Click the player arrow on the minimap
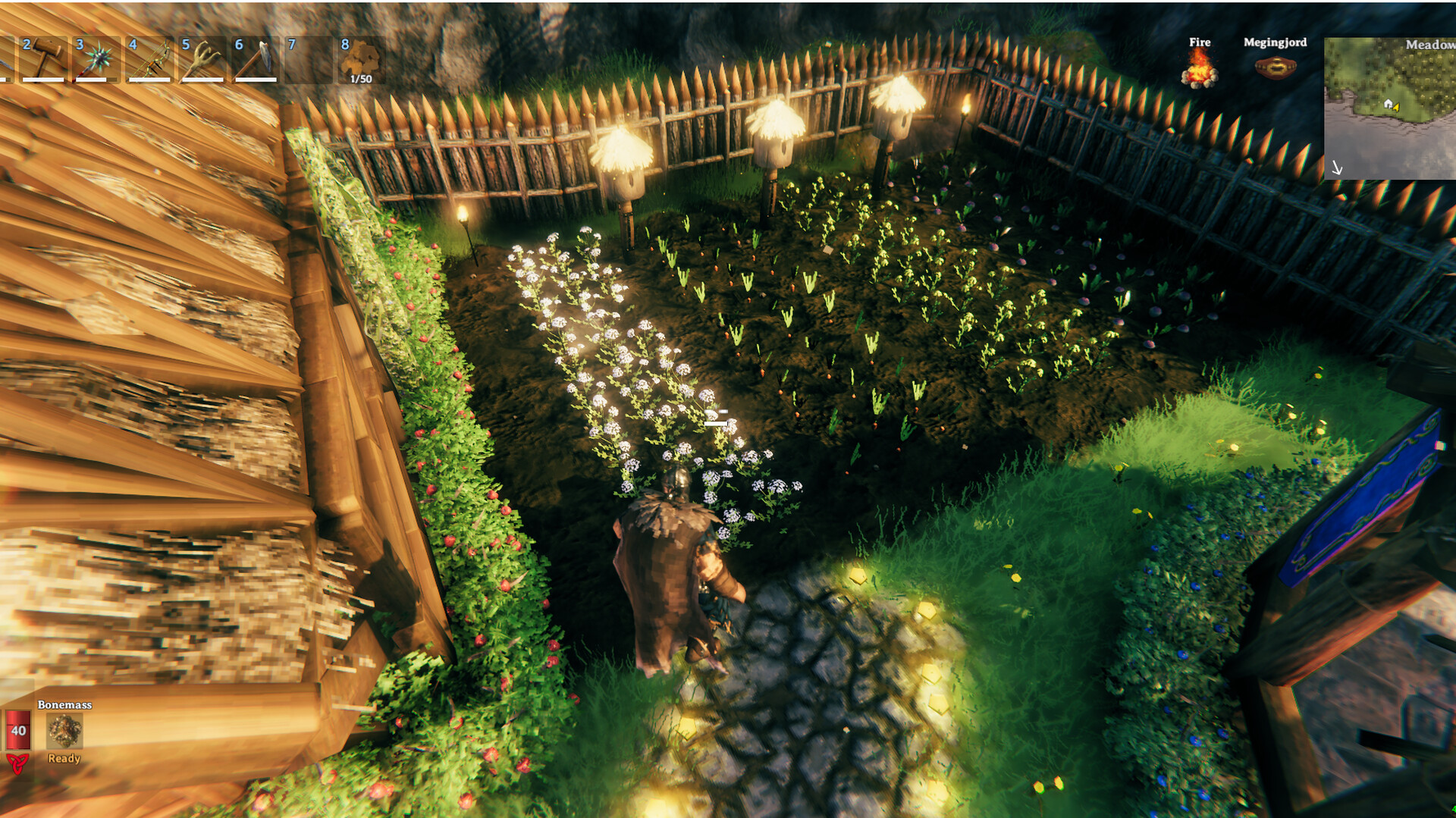 pos(1395,108)
